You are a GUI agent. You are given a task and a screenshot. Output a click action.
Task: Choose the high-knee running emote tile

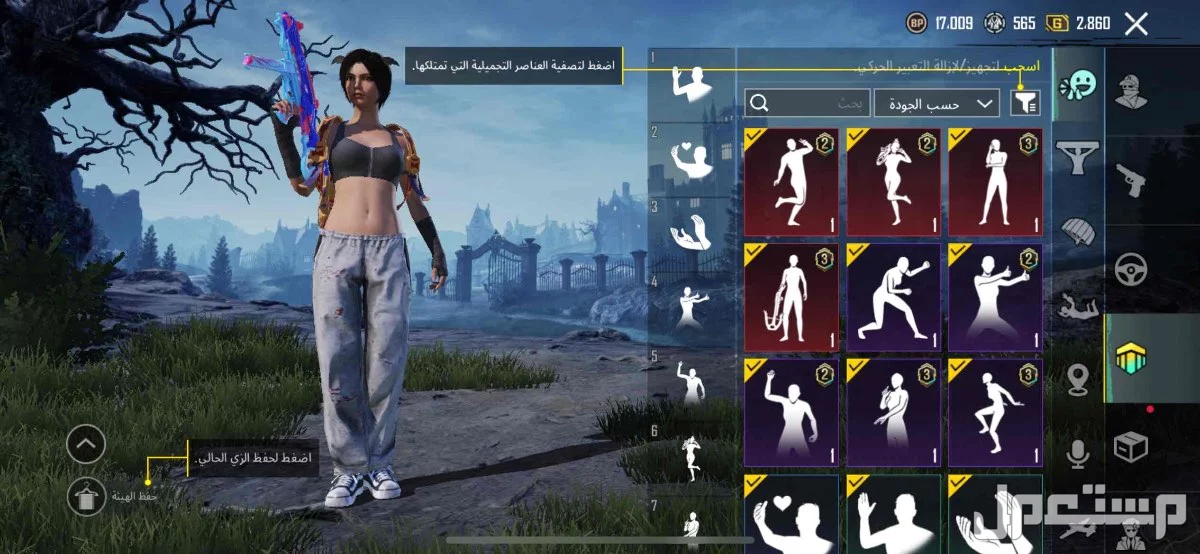point(994,411)
